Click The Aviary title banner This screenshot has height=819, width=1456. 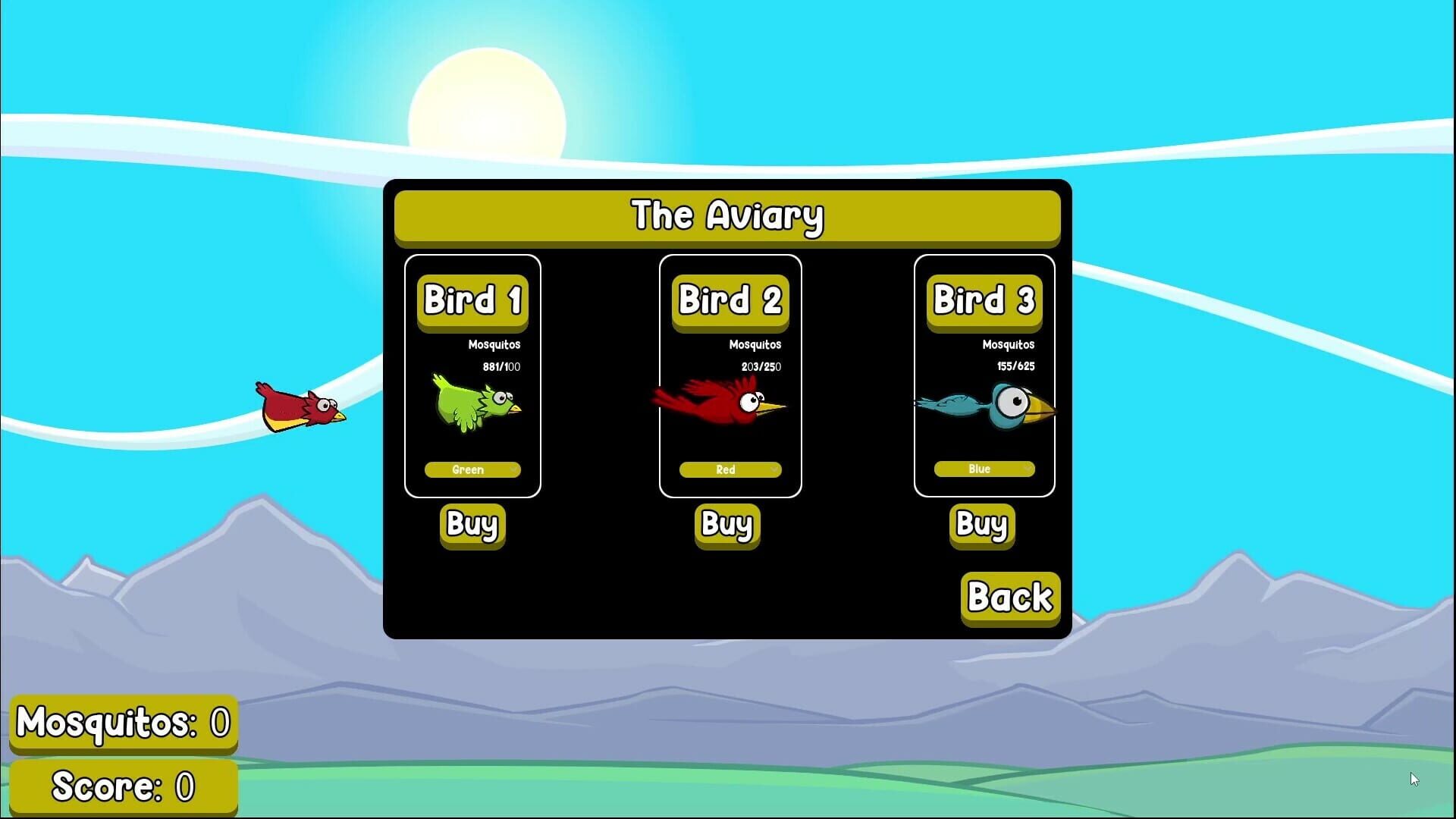coord(728,218)
